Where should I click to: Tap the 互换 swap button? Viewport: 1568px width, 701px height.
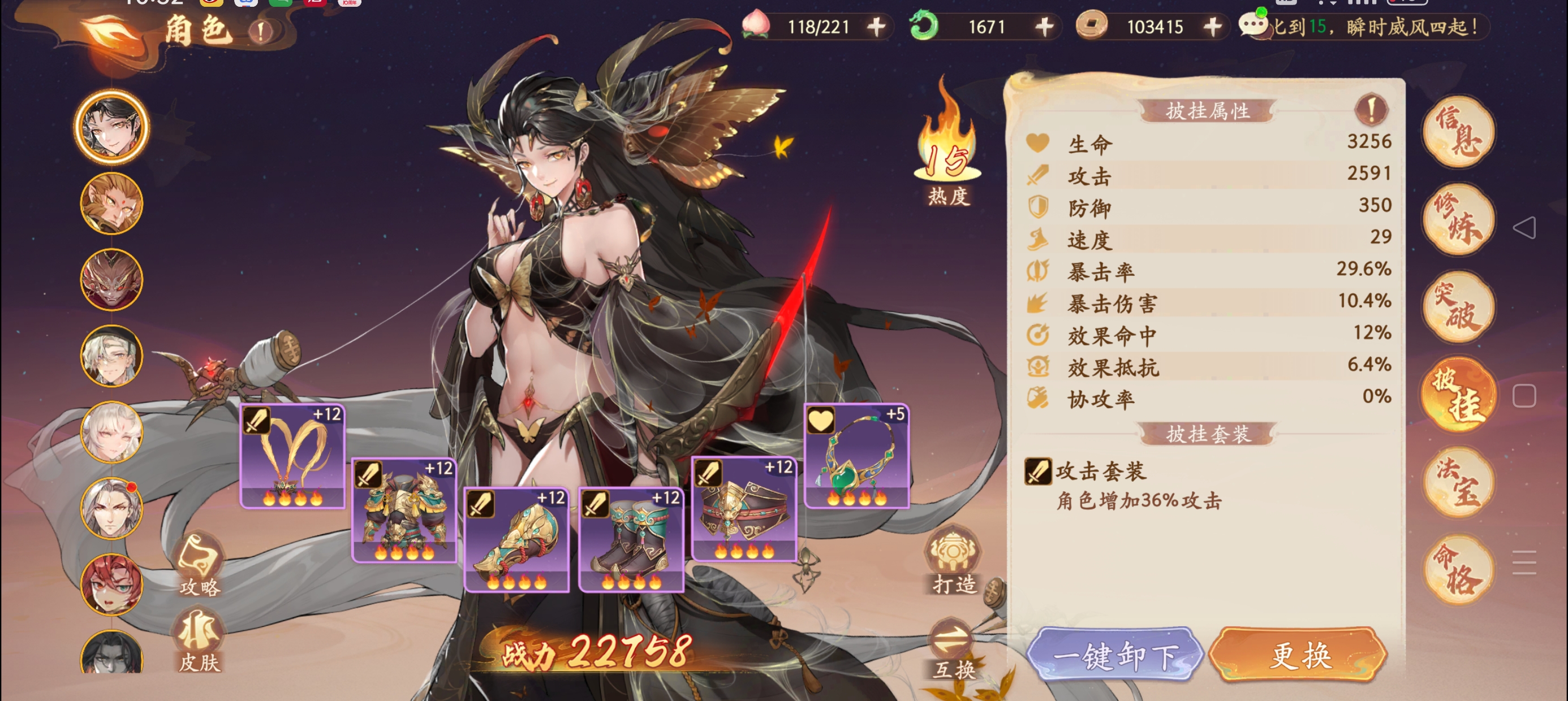point(954,650)
